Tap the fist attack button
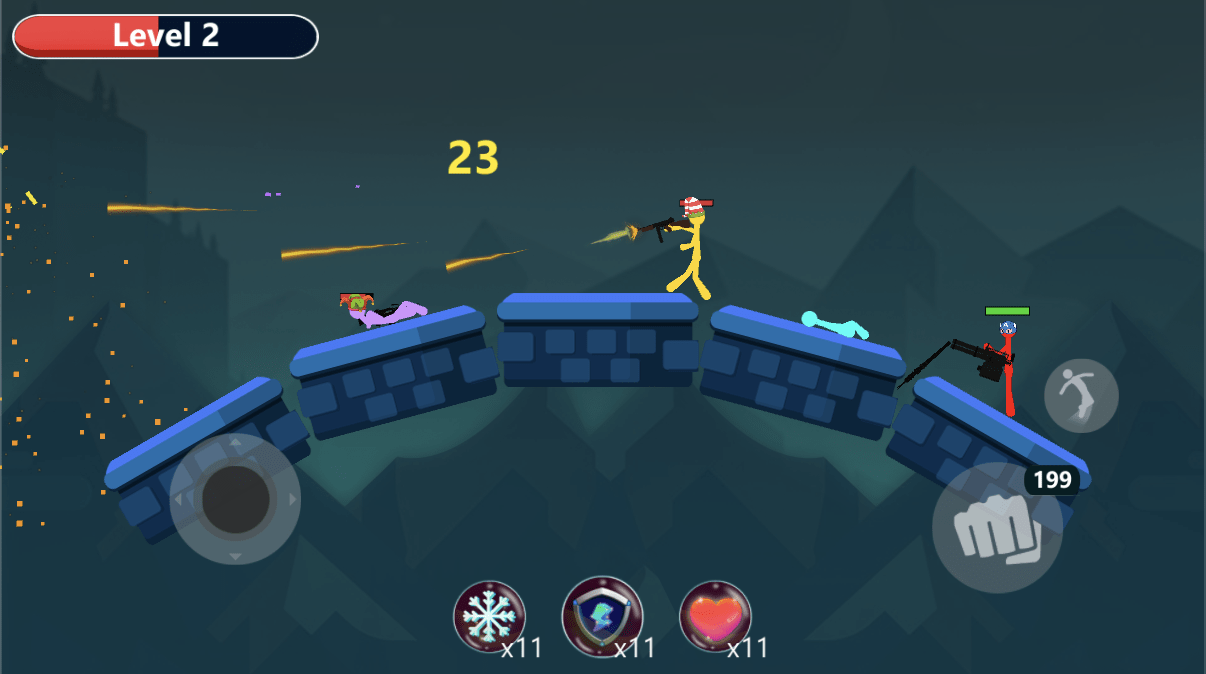The image size is (1206, 674). coord(997,527)
